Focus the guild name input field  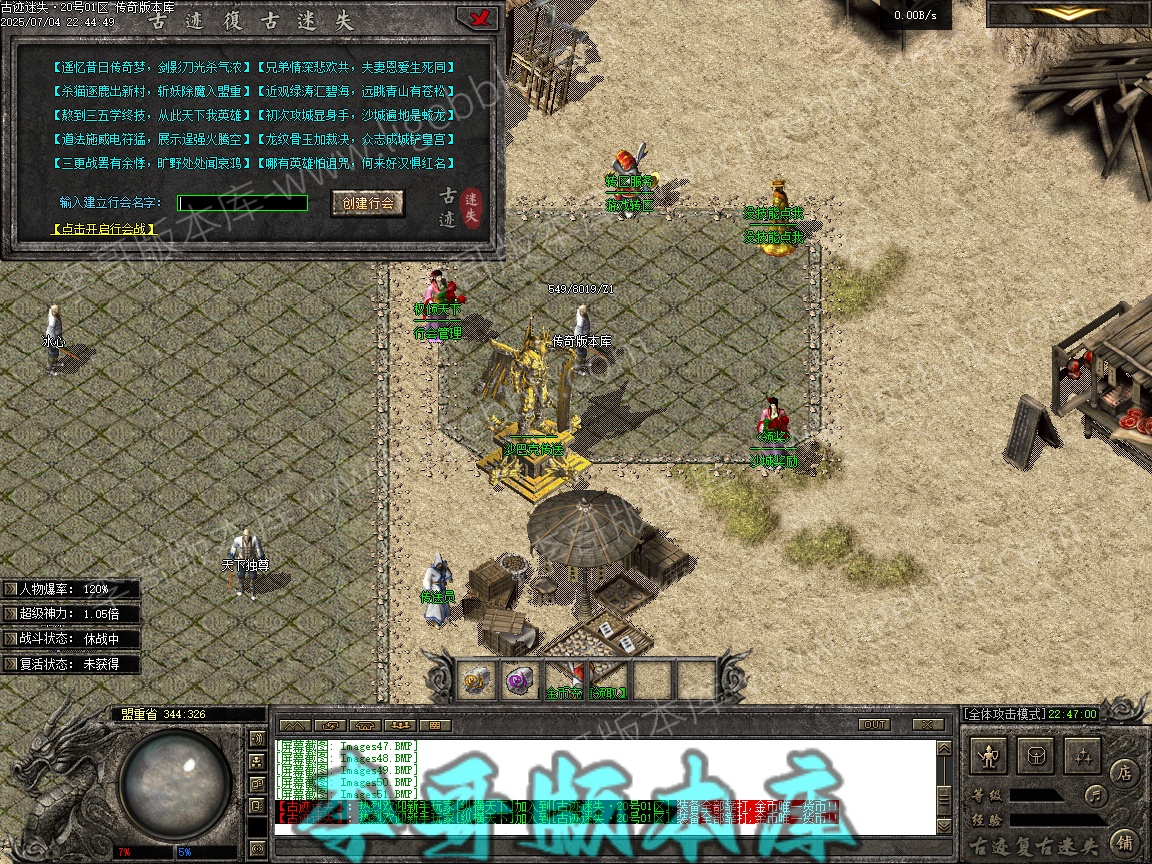click(243, 203)
